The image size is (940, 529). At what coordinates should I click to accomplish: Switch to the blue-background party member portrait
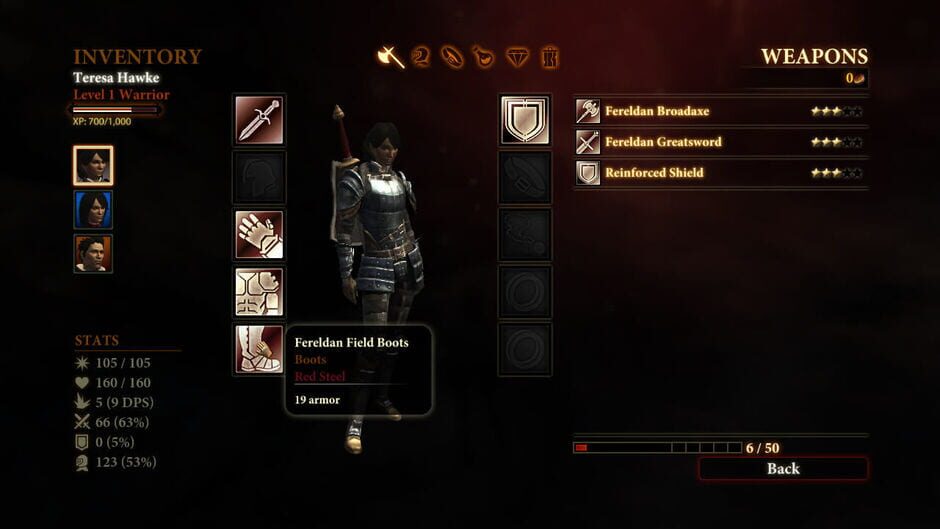(x=93, y=210)
